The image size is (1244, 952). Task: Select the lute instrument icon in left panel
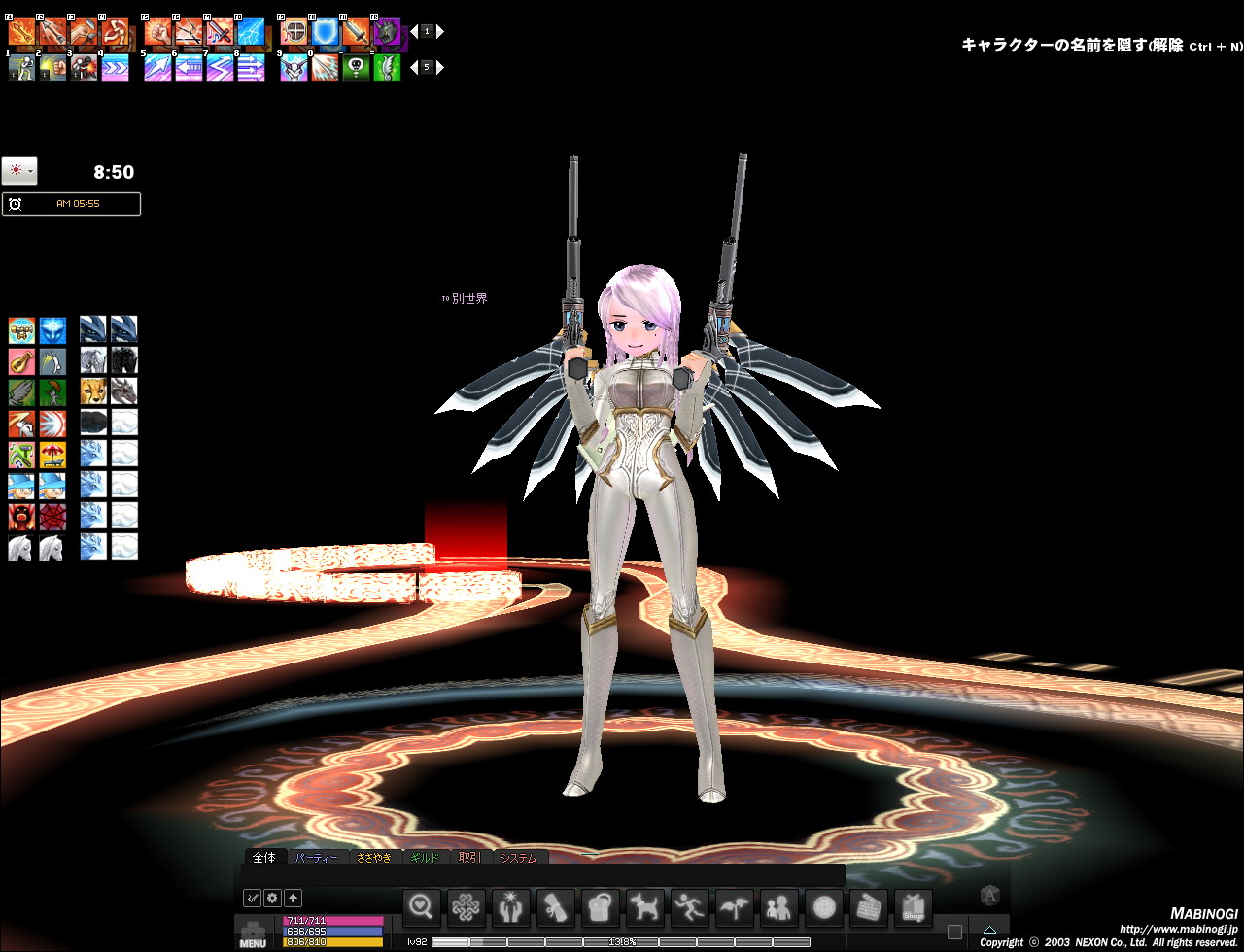[x=21, y=361]
